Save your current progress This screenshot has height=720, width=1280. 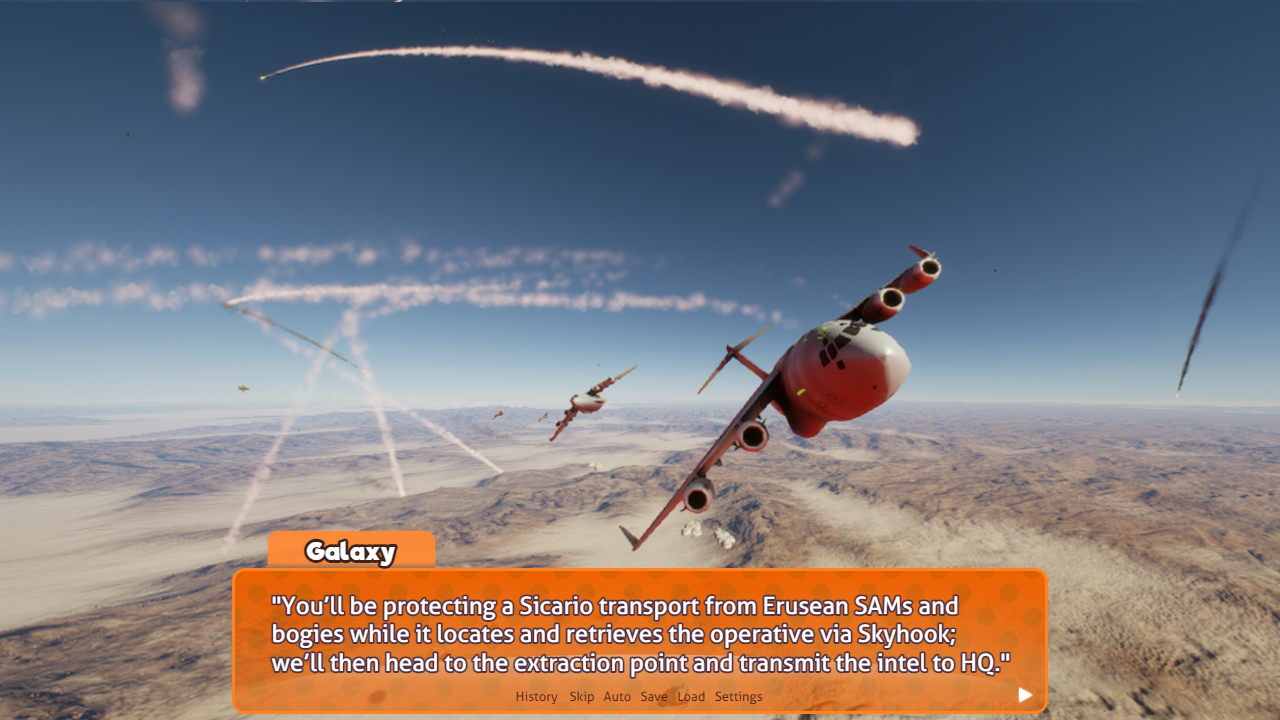pos(654,696)
